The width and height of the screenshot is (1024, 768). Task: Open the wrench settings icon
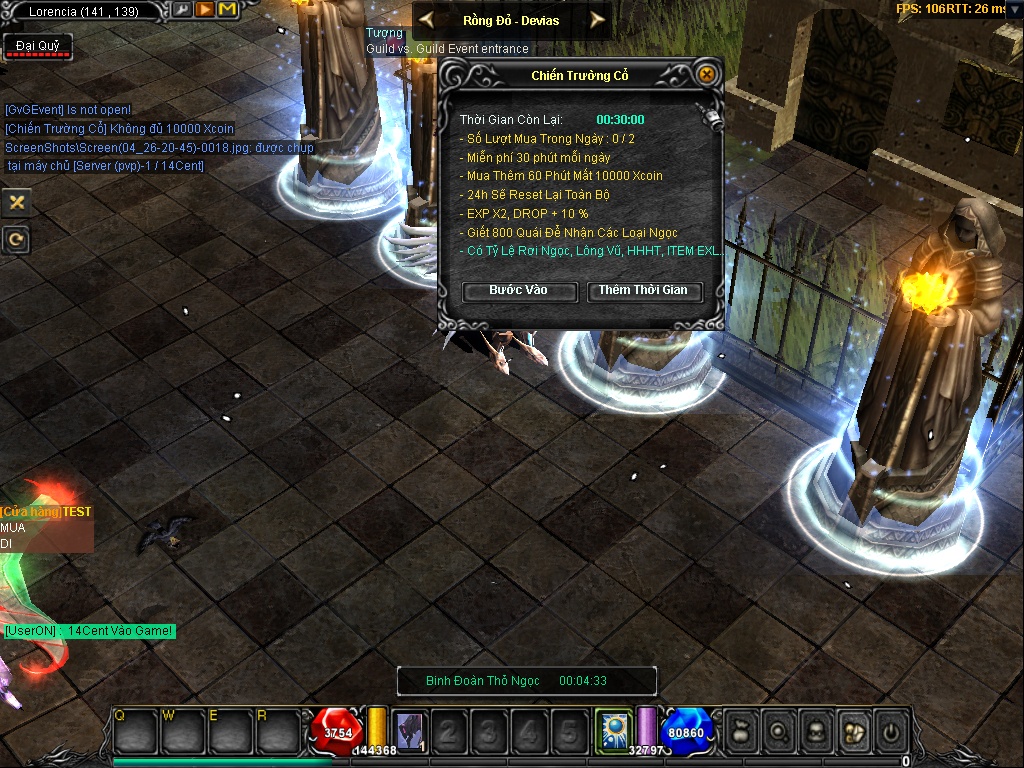tap(181, 10)
